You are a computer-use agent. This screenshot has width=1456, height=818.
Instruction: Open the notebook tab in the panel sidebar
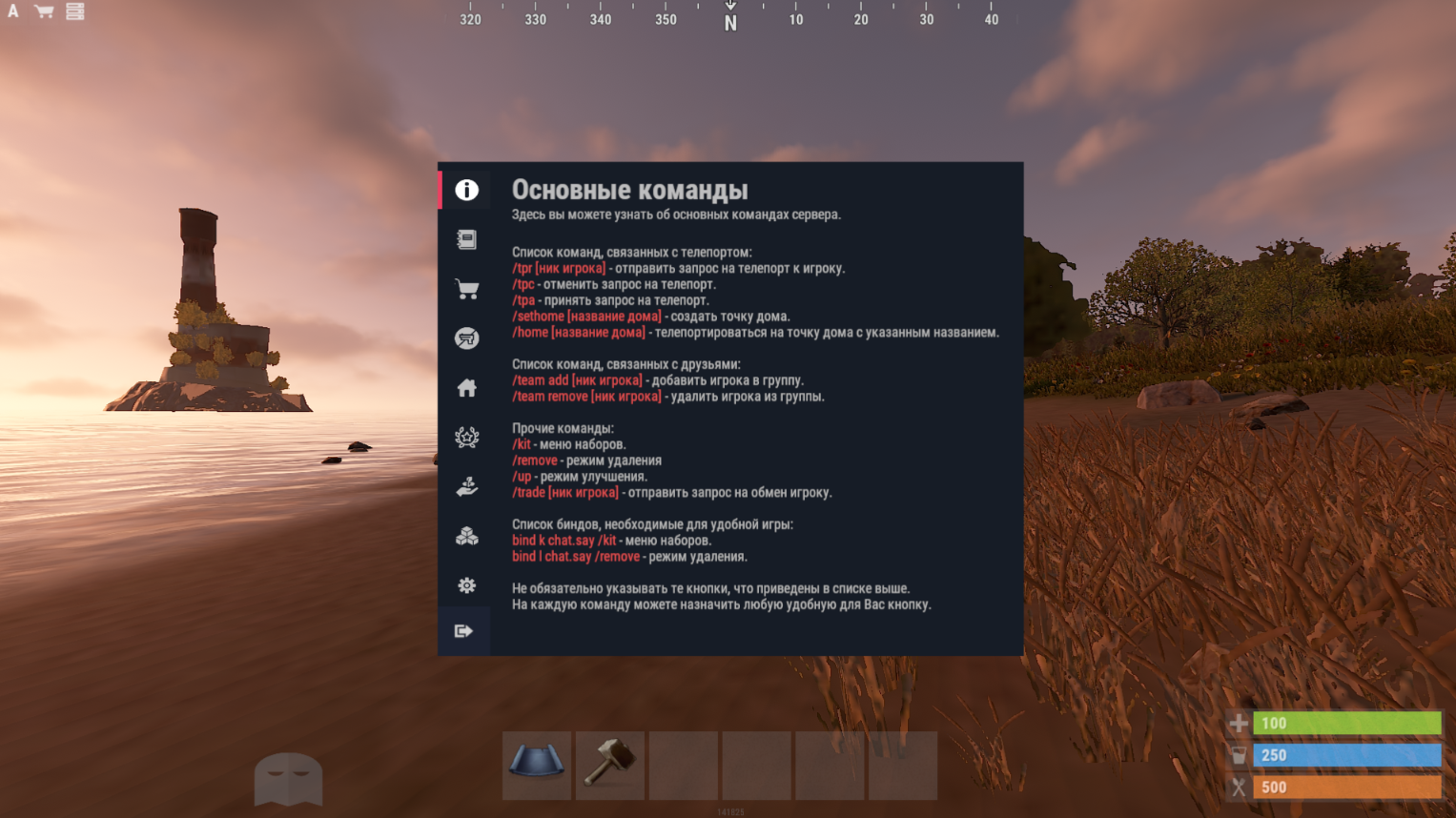(466, 239)
